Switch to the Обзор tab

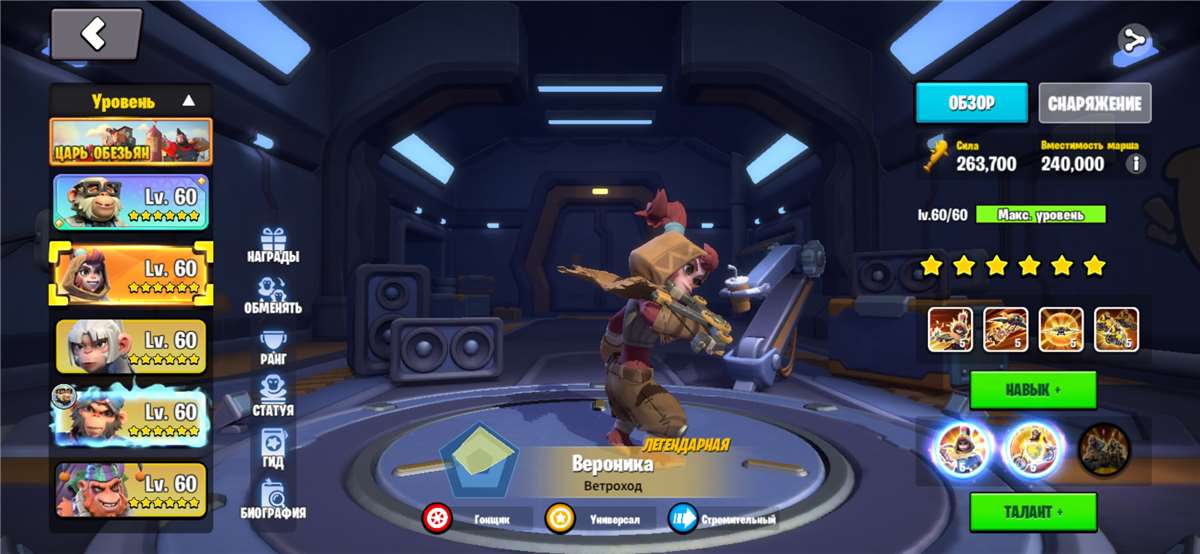tap(971, 103)
